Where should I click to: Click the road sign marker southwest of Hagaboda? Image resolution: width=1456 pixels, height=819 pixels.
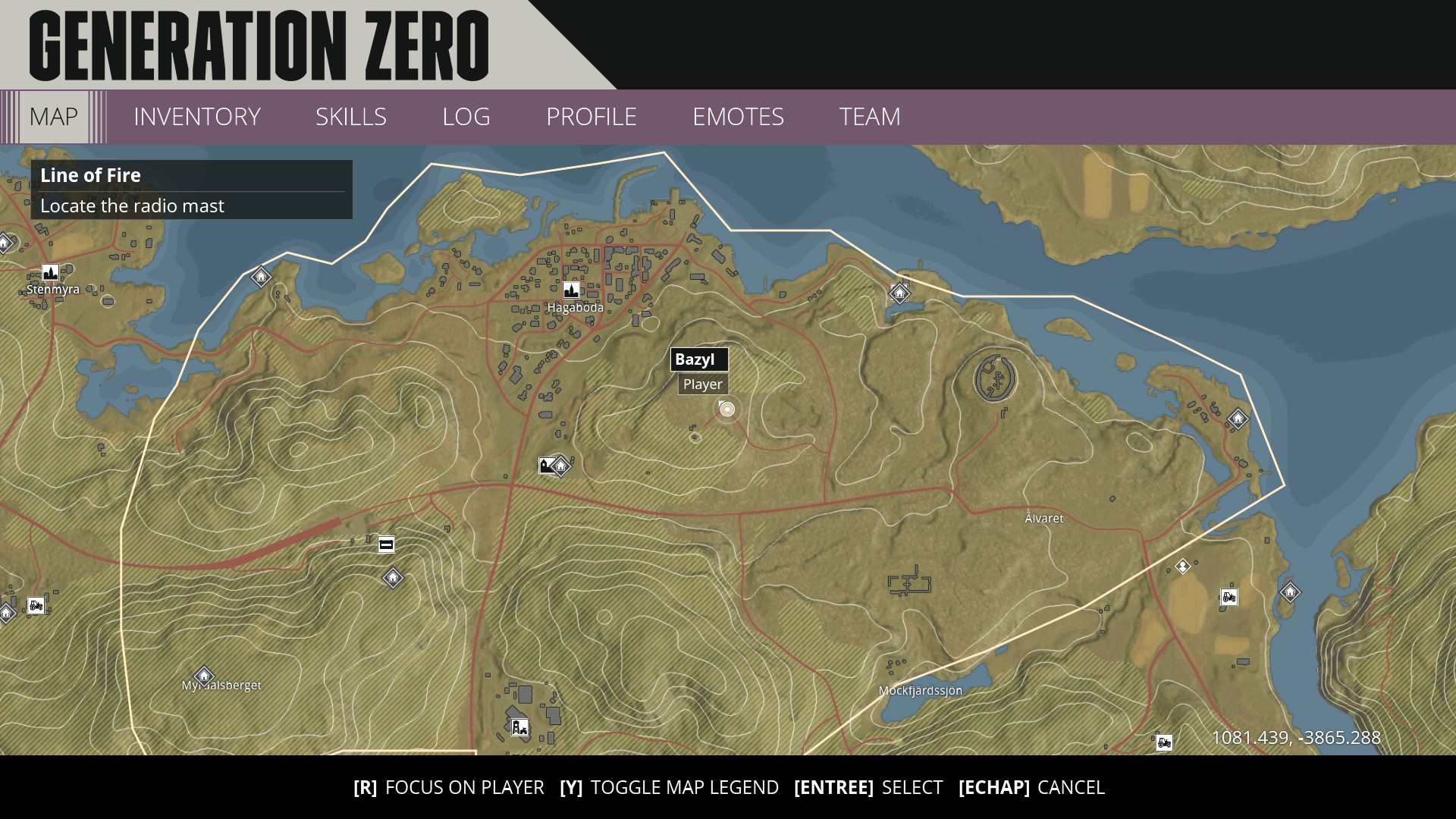(386, 544)
